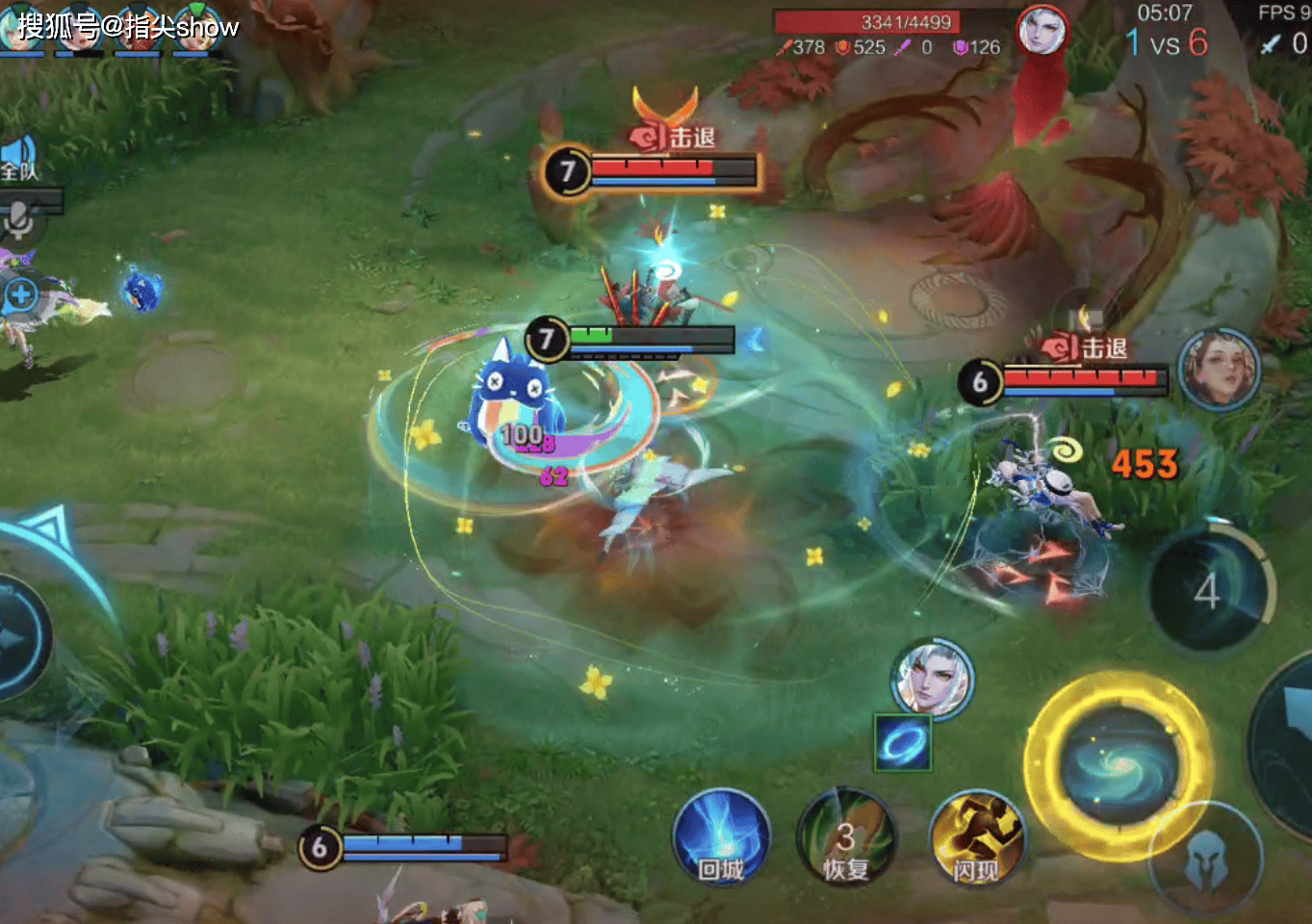Select the red-hooded hero portrait at the top
The image size is (1312, 924).
1042,29
